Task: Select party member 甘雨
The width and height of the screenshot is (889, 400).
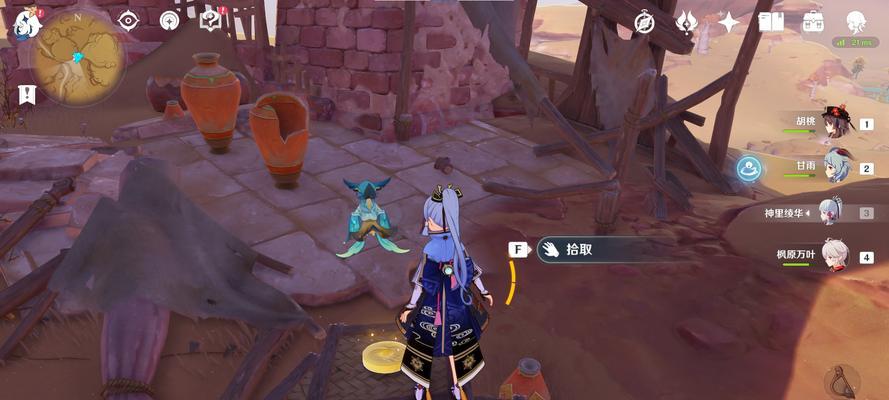Action: [x=833, y=168]
